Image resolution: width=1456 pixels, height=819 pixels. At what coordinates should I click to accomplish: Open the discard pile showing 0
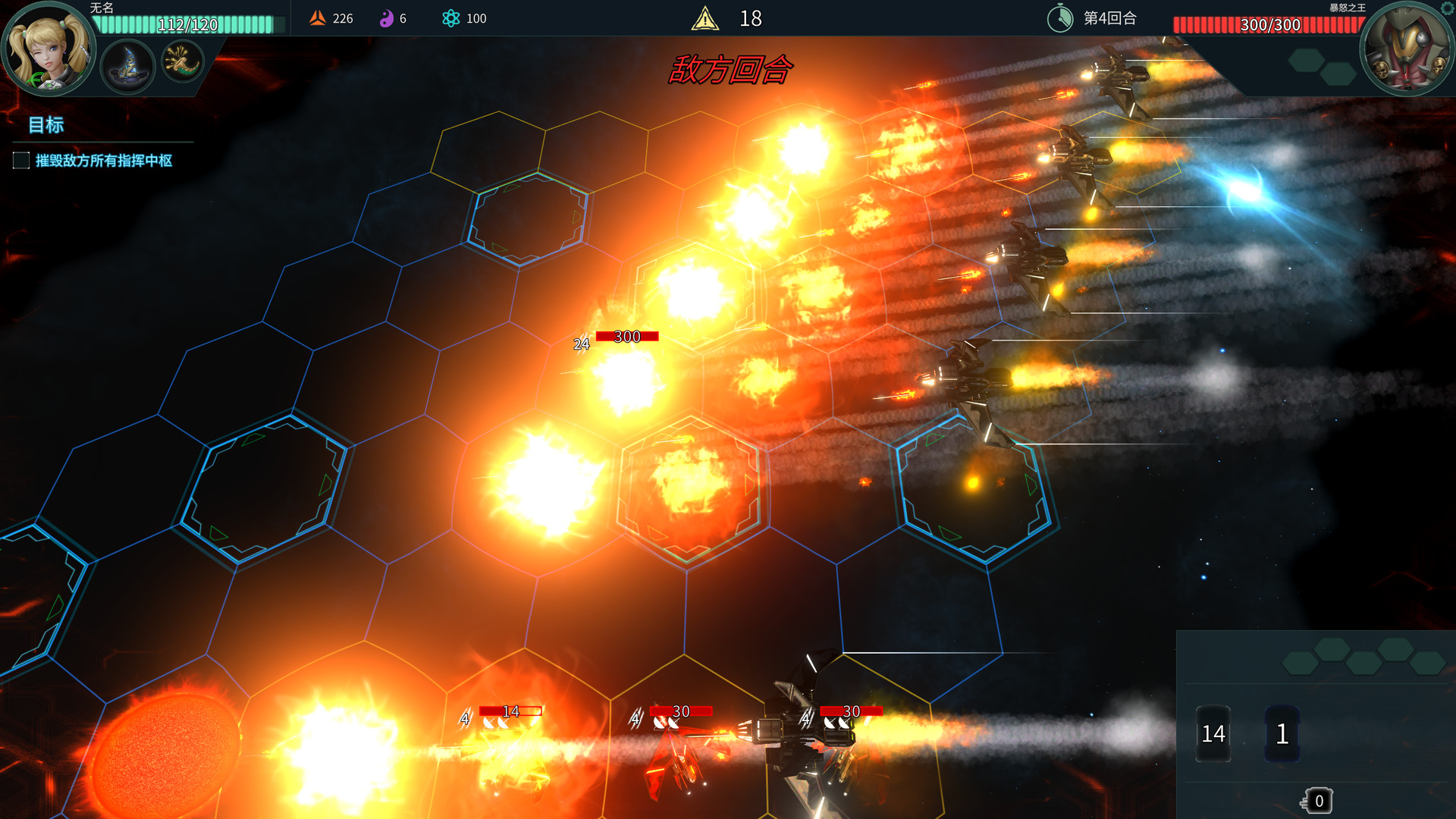[x=1318, y=801]
